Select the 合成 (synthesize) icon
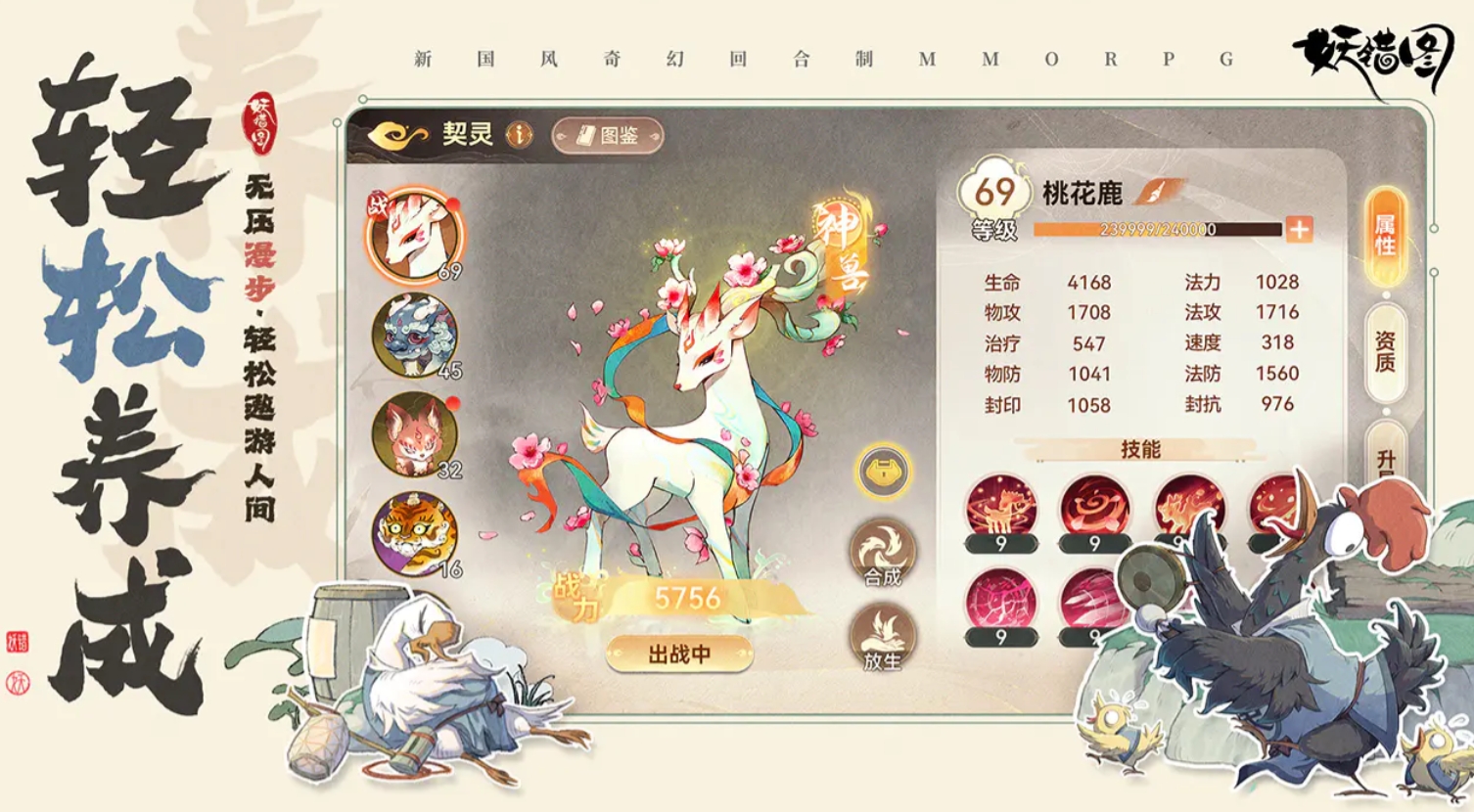Screen dimensions: 1474x812 click(x=882, y=551)
